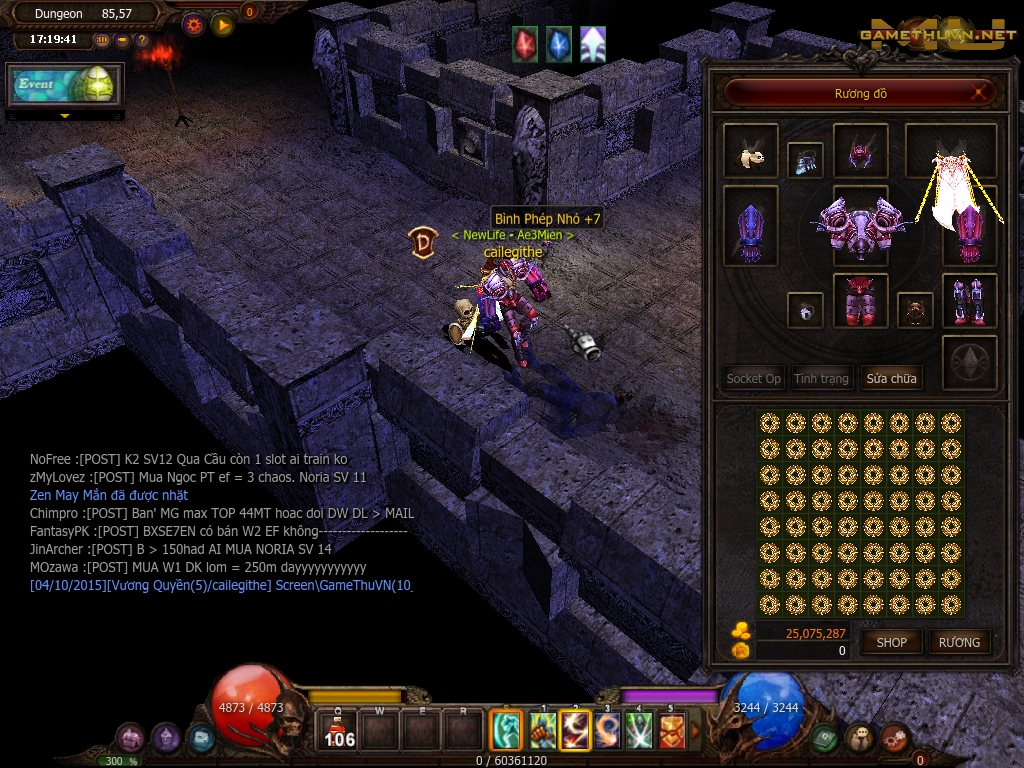This screenshot has width=1024, height=768.
Task: Click the yellow play arrow button
Action: (223, 25)
